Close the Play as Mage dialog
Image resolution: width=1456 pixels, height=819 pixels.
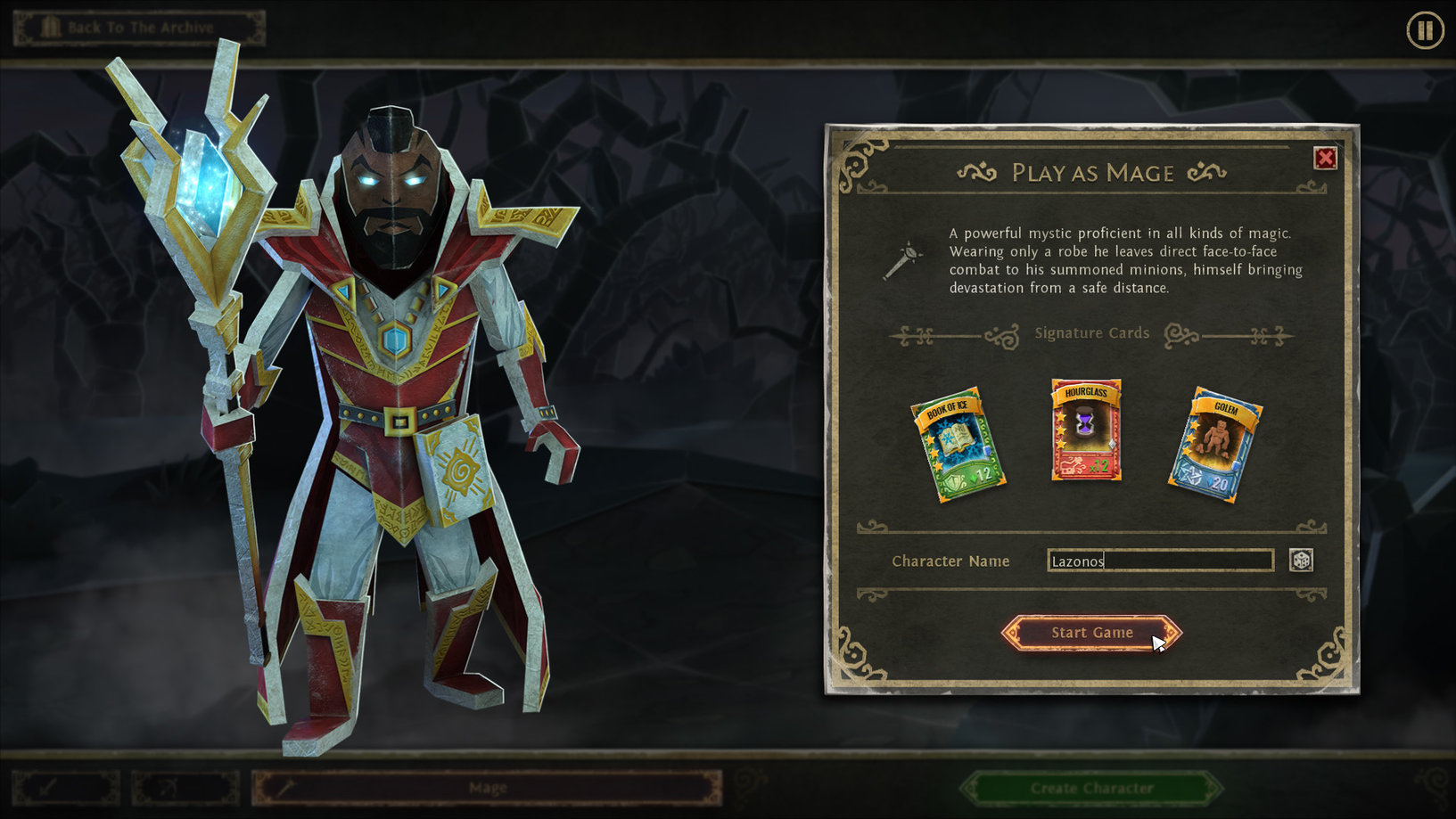(1325, 159)
